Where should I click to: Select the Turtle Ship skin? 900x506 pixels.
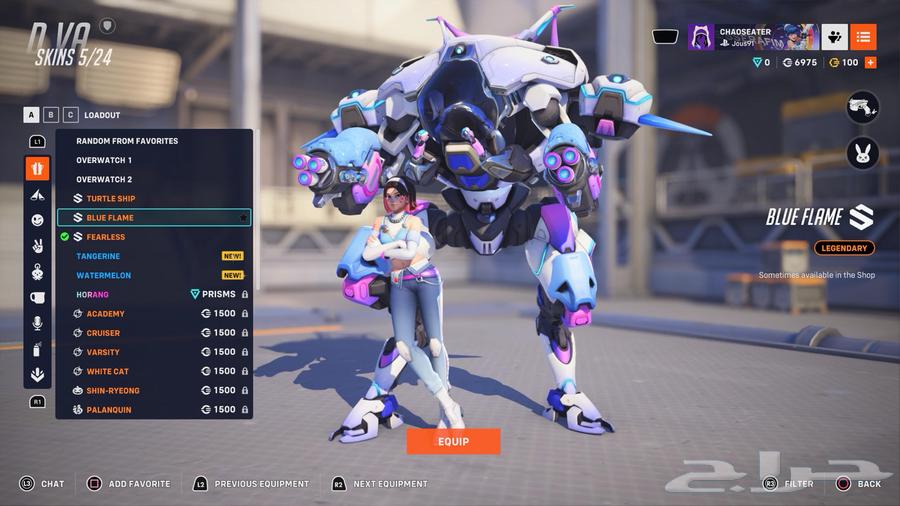110,199
